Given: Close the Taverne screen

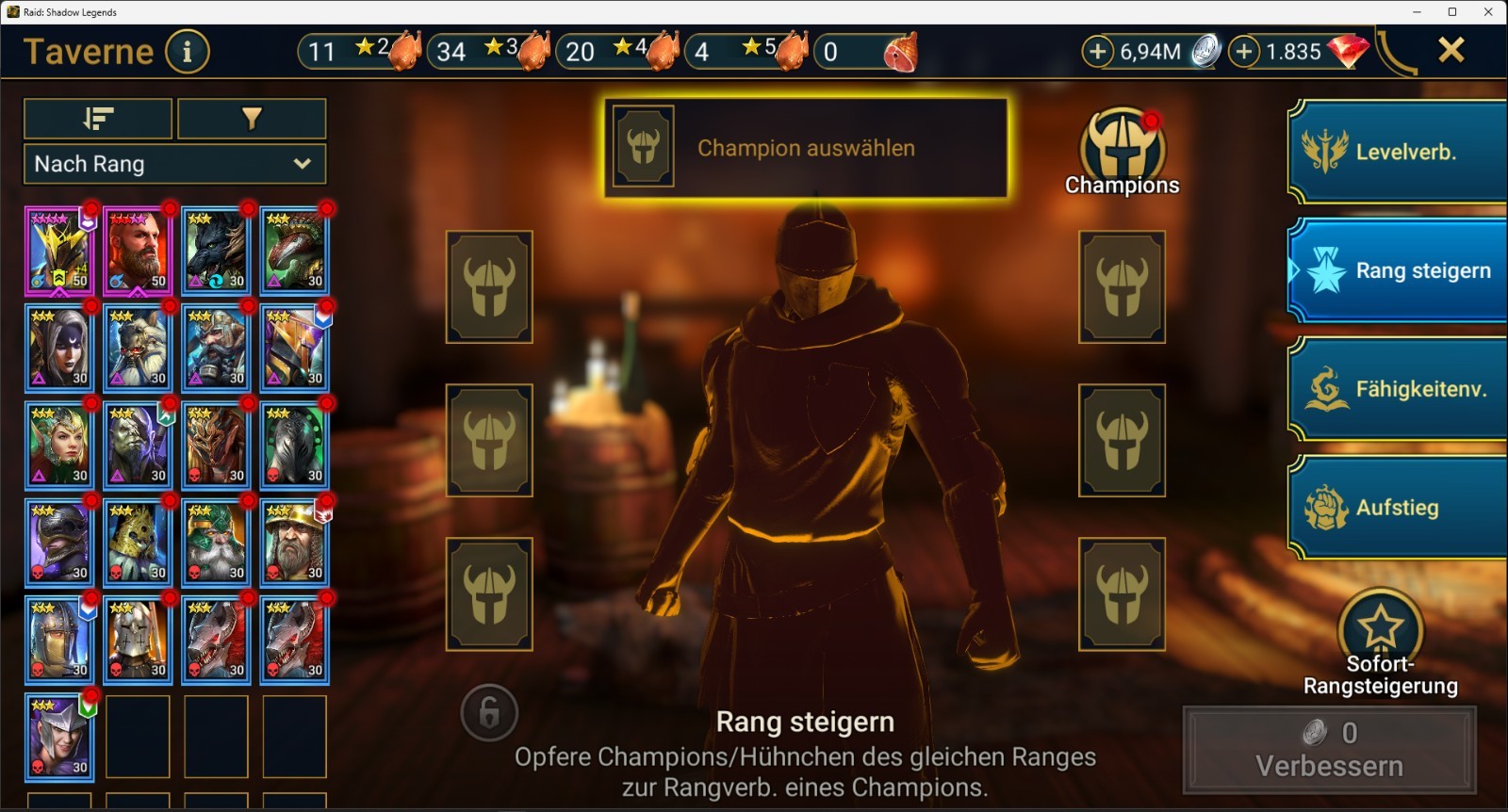Looking at the screenshot, I should coord(1451,50).
